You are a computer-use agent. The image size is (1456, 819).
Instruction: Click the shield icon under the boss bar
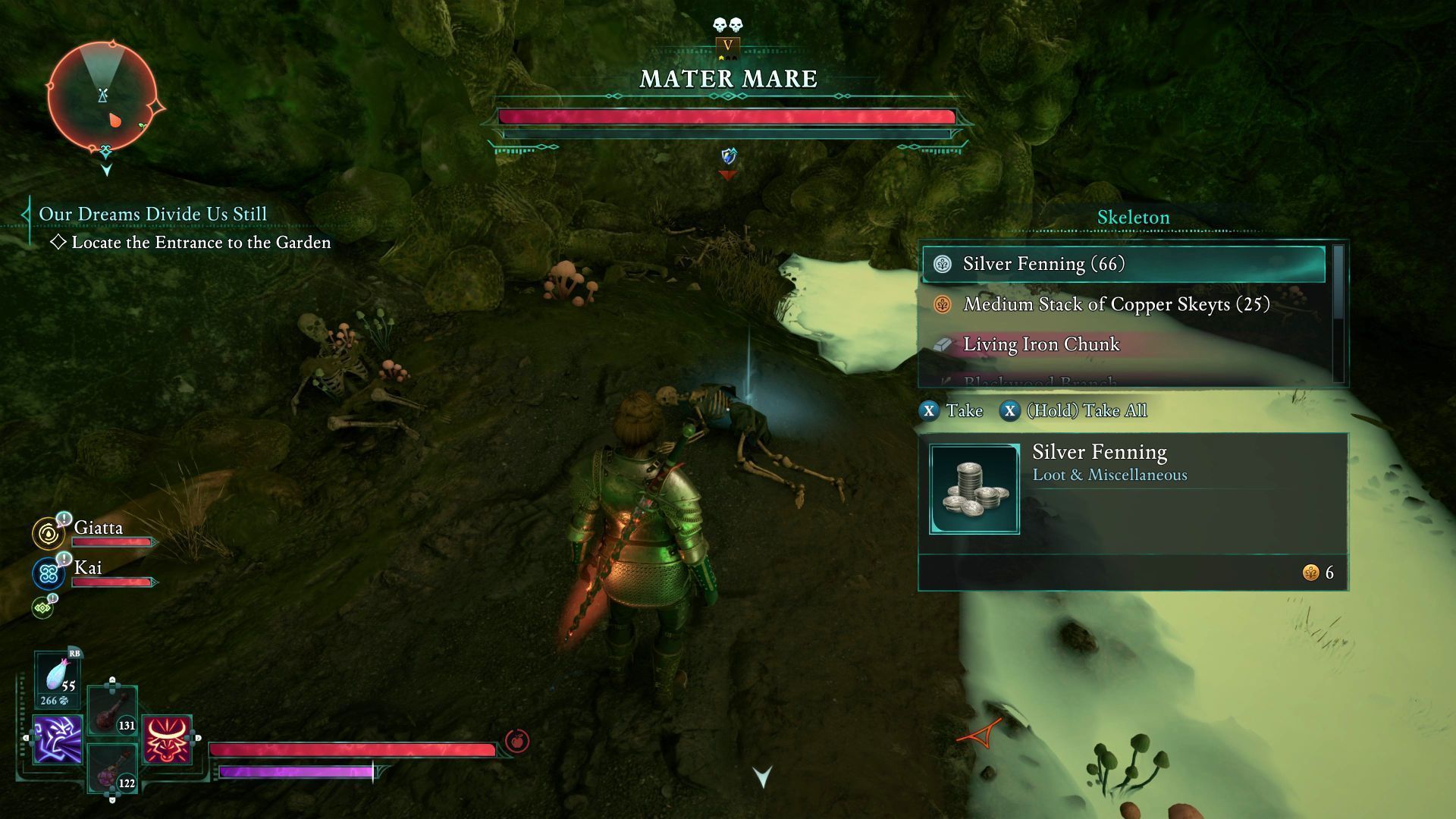coord(728,157)
